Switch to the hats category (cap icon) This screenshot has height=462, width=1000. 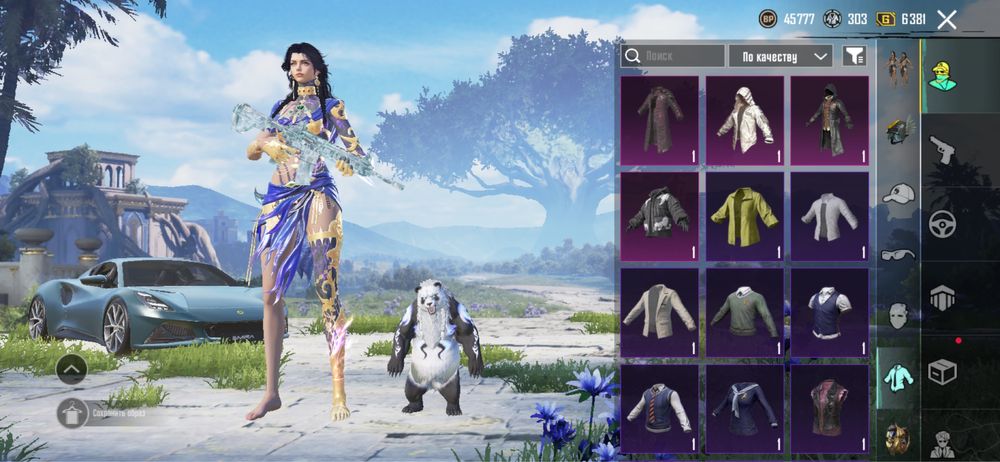tap(899, 193)
